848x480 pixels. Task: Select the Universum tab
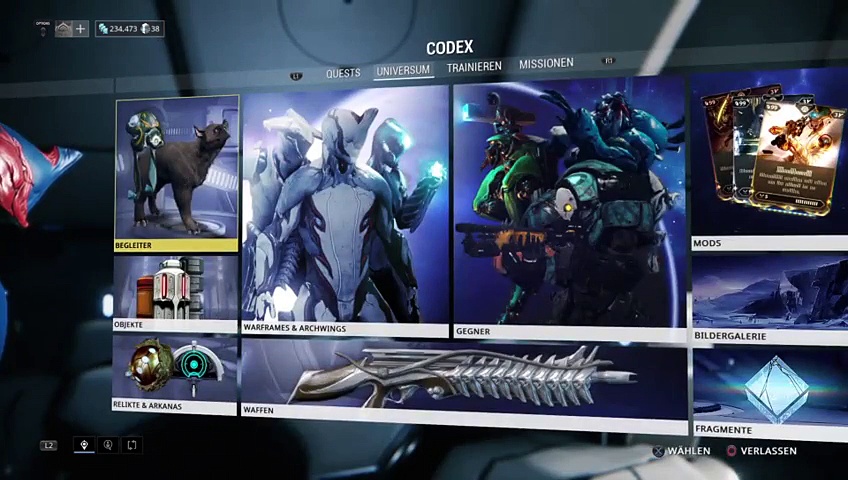coord(403,70)
